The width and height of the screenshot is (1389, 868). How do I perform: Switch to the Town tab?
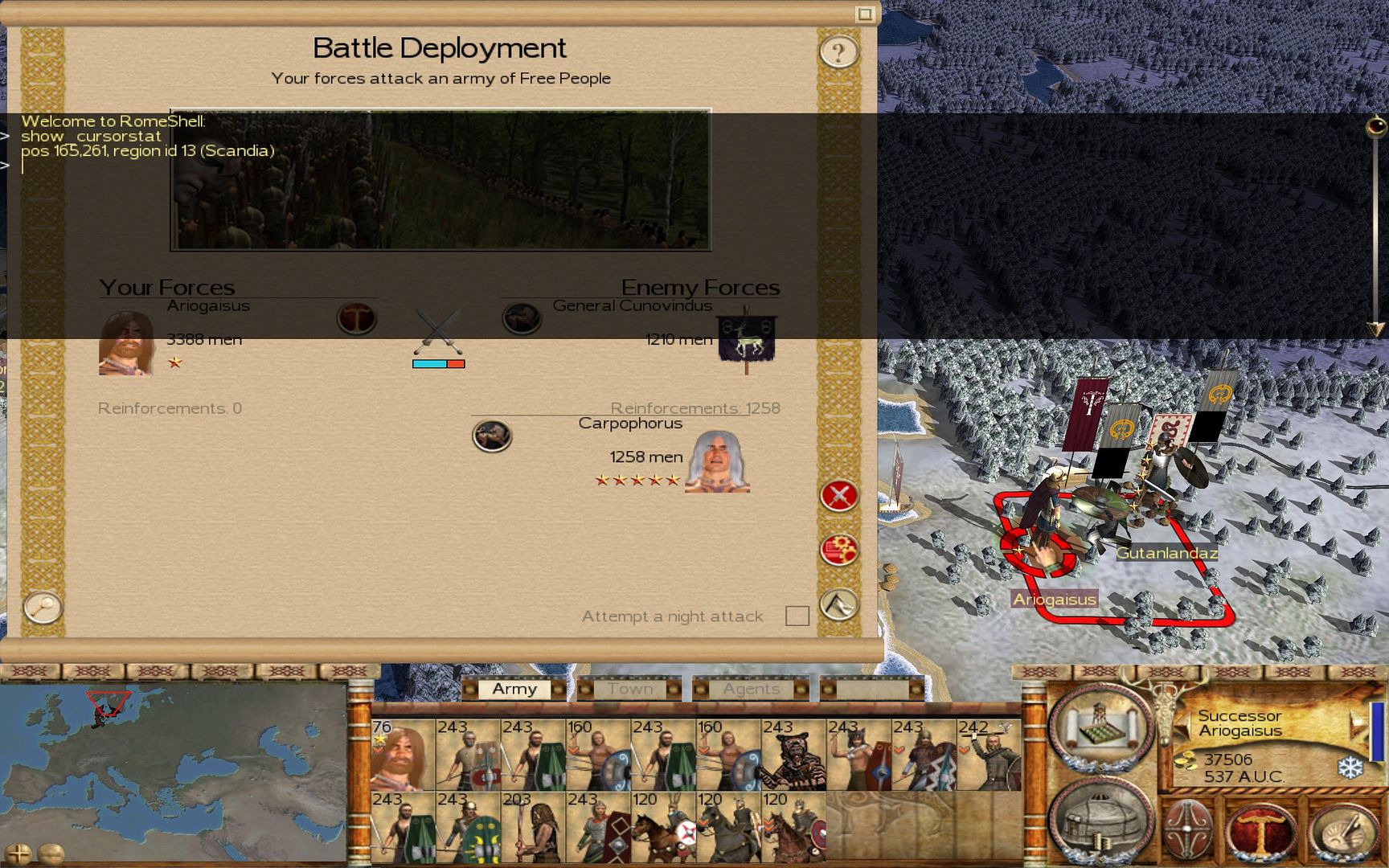tap(630, 689)
